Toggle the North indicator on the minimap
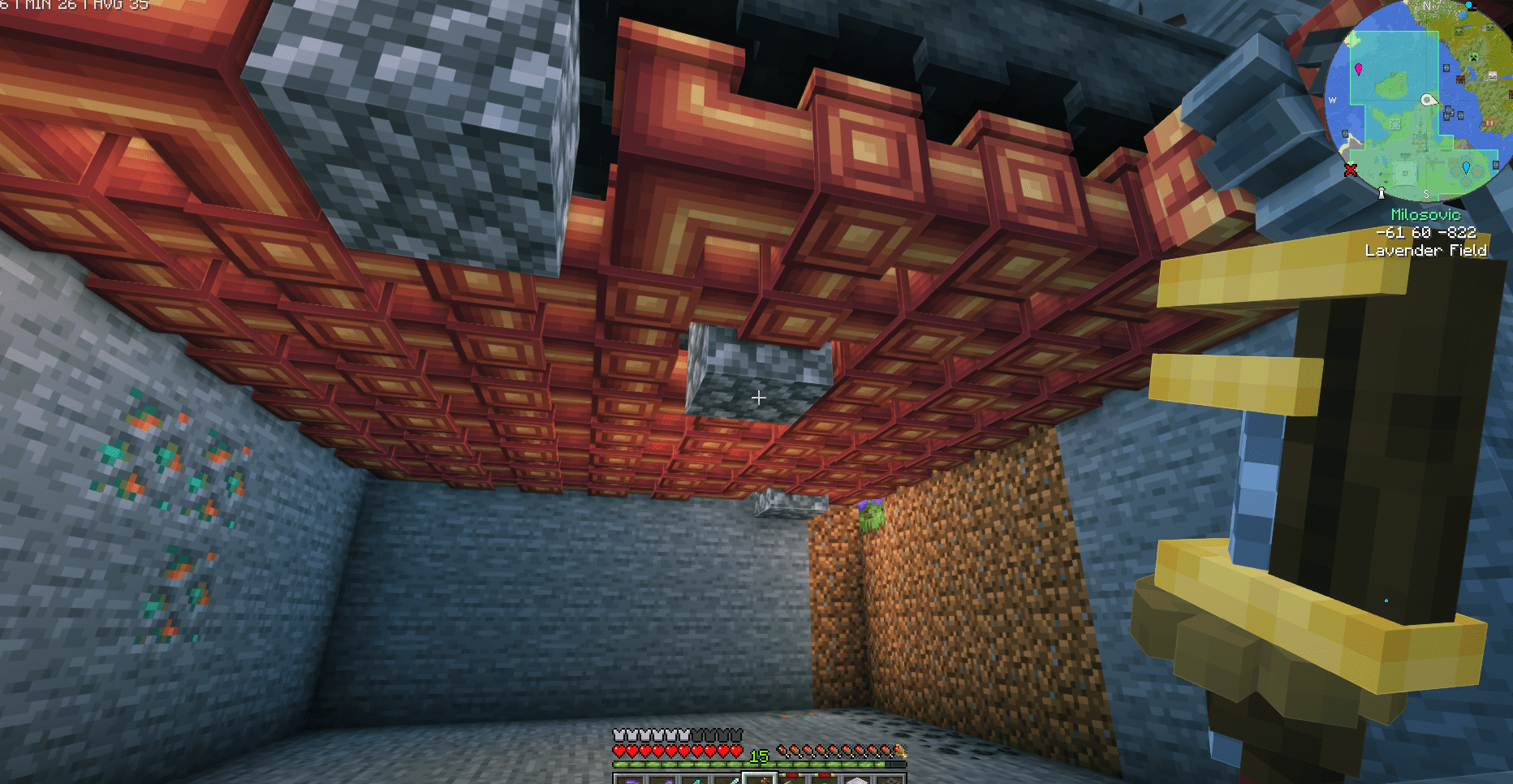 (x=1426, y=6)
